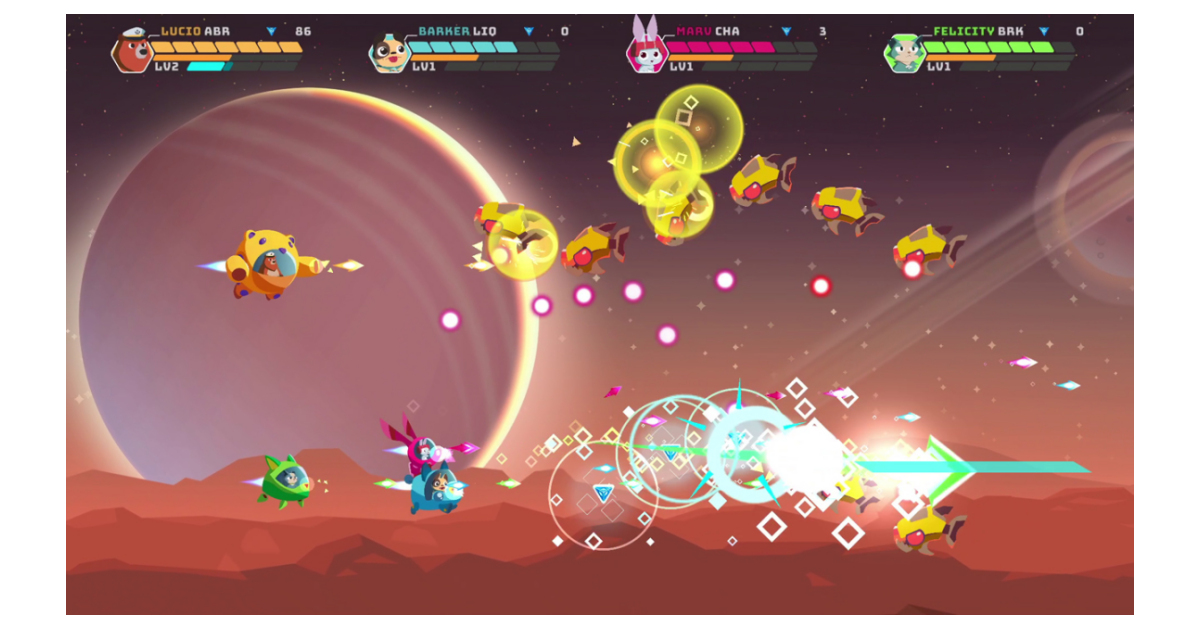Click Lucio's bear portrait icon
Image resolution: width=1200 pixels, height=627 pixels.
[132, 51]
